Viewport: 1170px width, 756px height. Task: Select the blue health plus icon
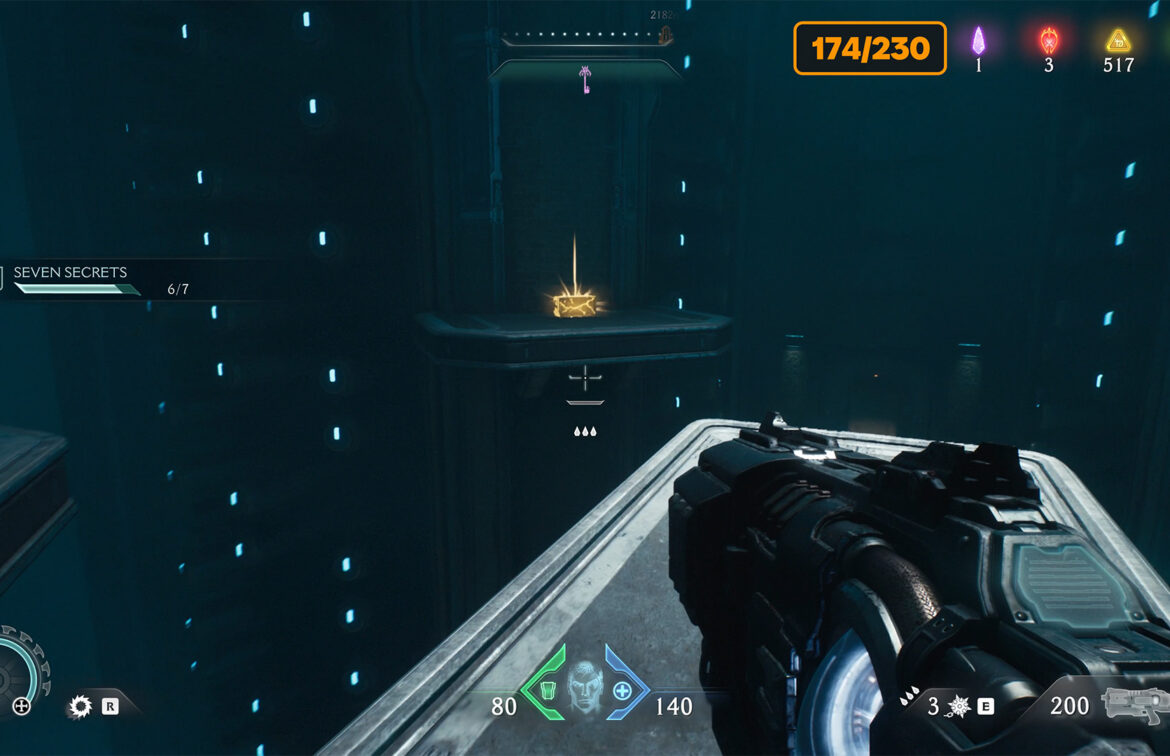coord(622,690)
